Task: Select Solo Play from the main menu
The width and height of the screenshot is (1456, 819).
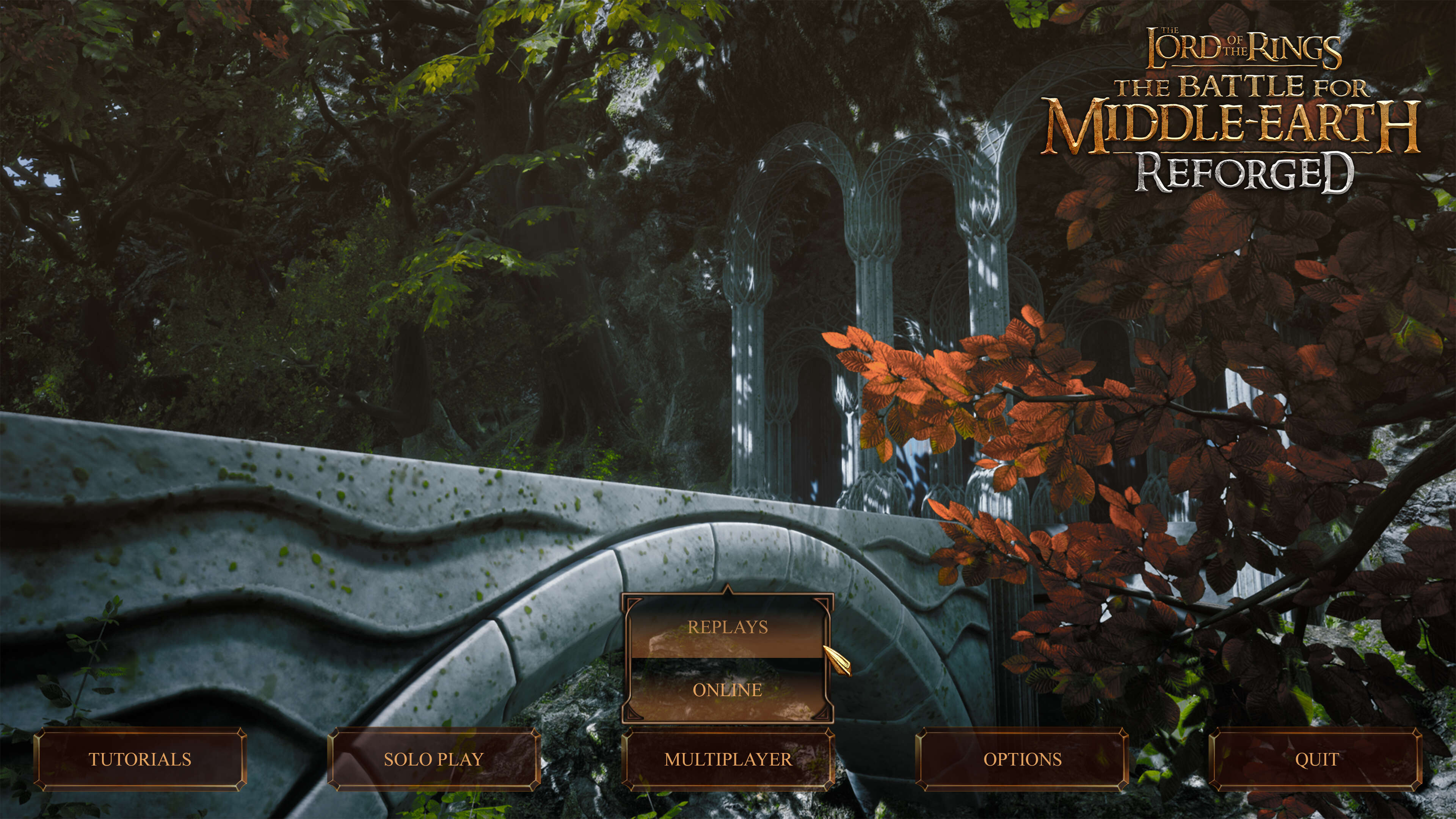Action: (x=433, y=759)
